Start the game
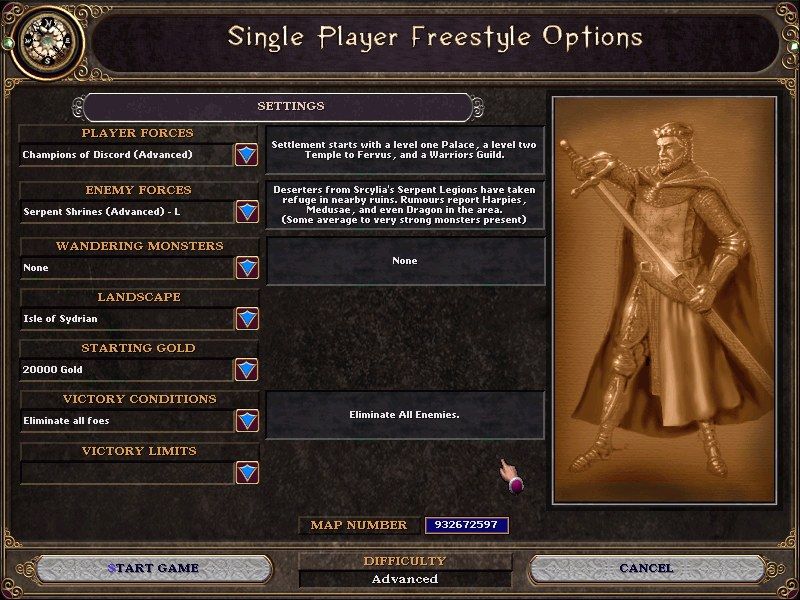This screenshot has height=600, width=800. point(152,568)
